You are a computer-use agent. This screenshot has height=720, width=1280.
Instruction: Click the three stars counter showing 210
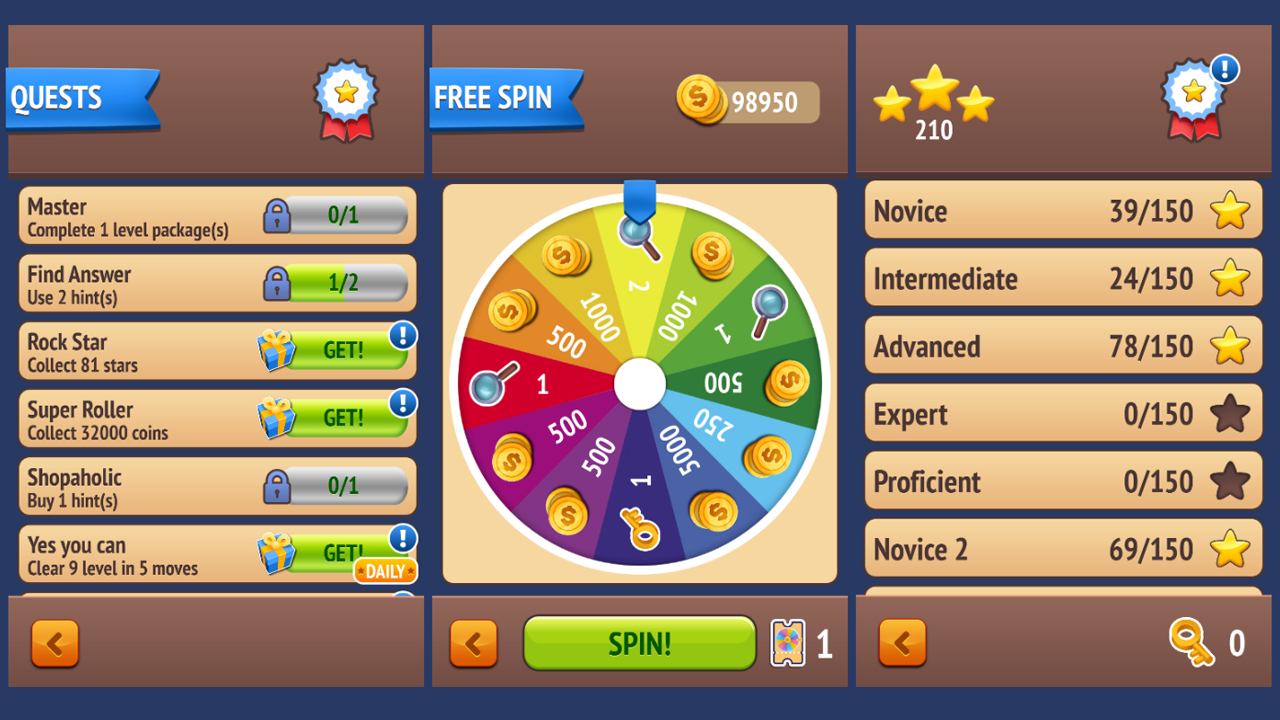pos(934,100)
